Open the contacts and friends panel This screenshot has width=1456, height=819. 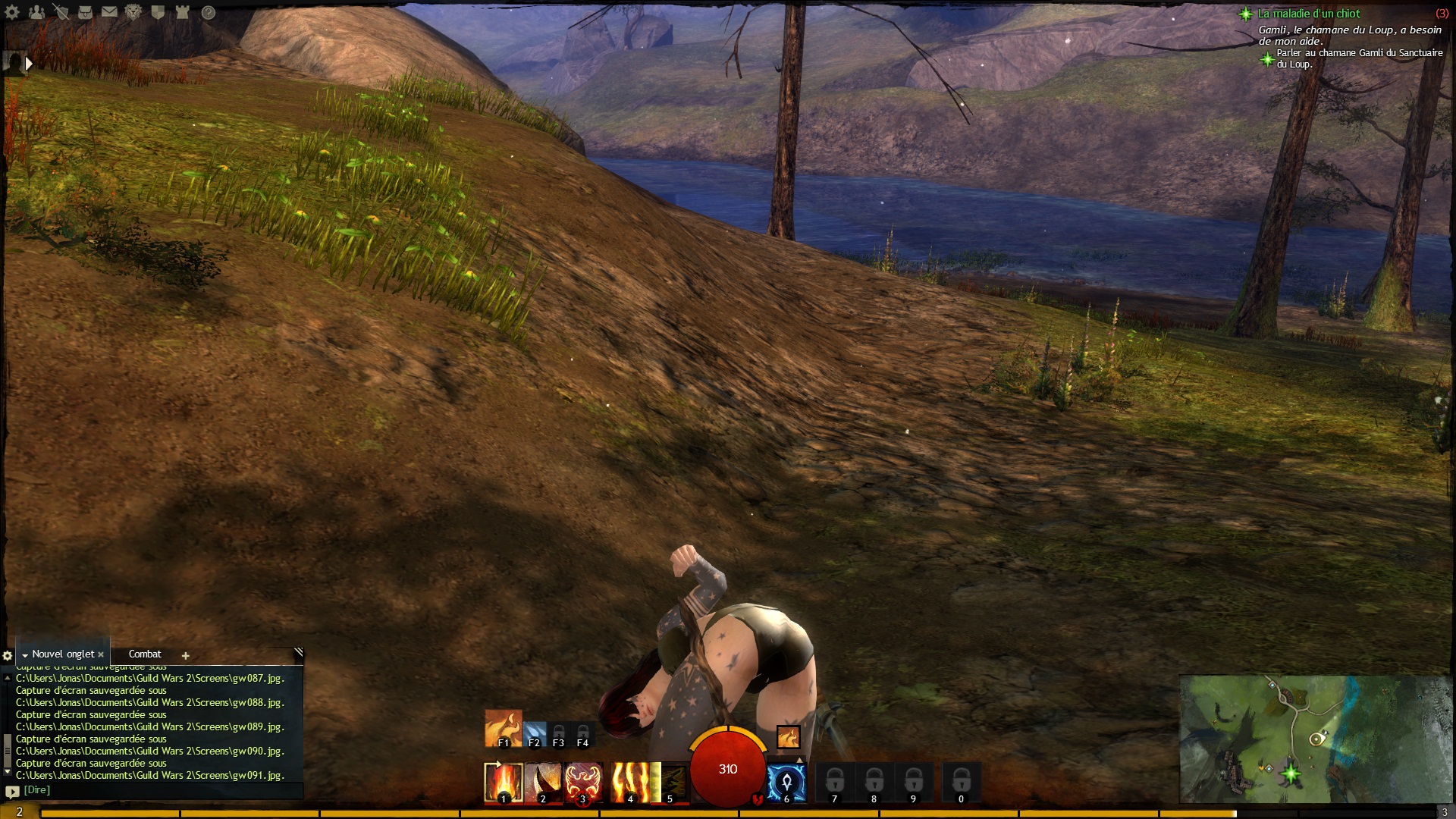click(36, 12)
